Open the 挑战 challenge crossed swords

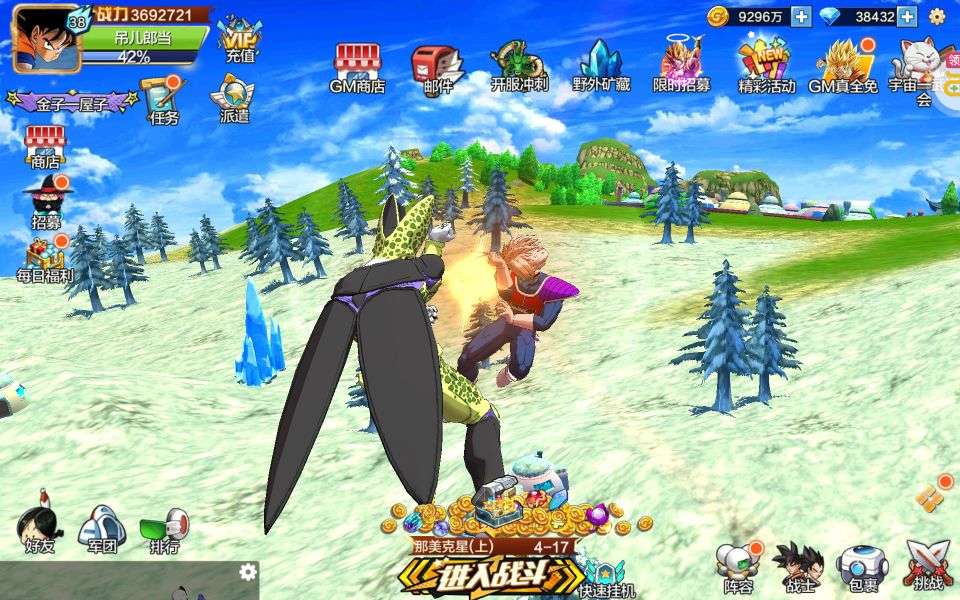pyautogui.click(x=927, y=565)
